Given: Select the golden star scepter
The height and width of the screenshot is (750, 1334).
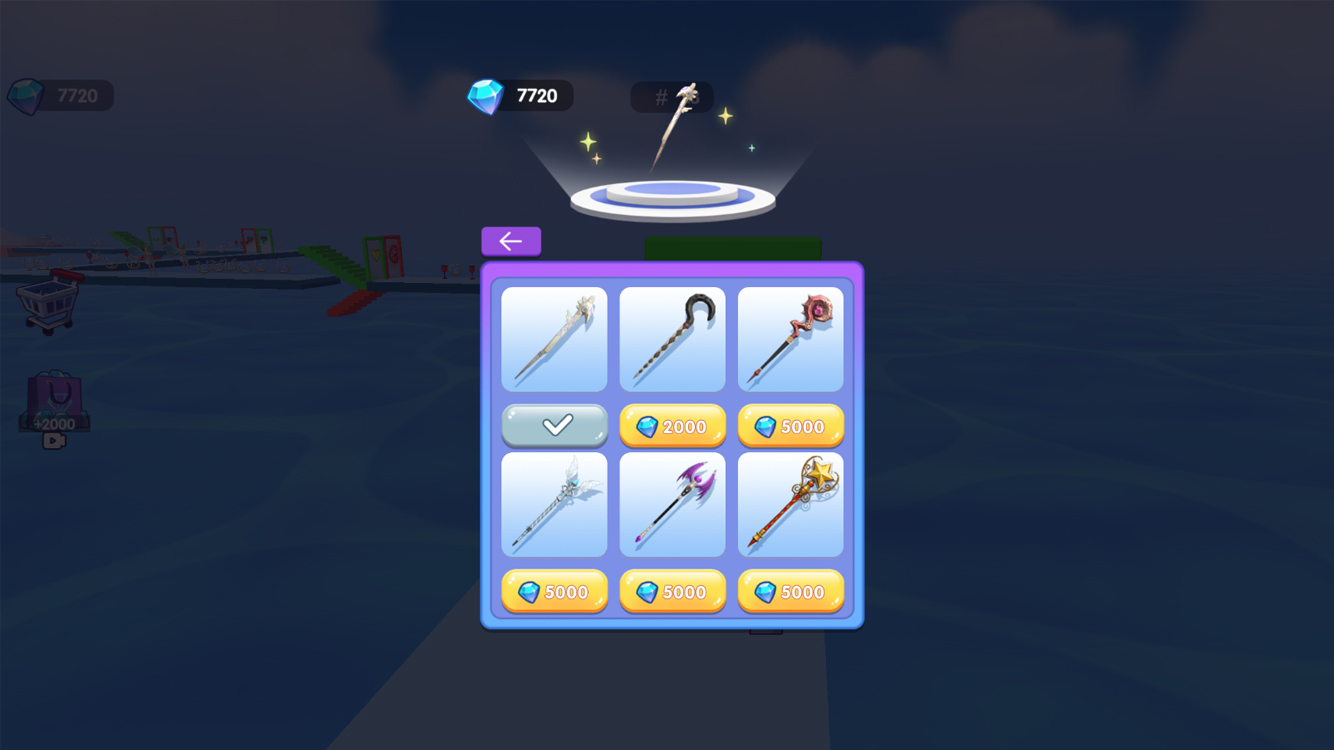Looking at the screenshot, I should 790,504.
